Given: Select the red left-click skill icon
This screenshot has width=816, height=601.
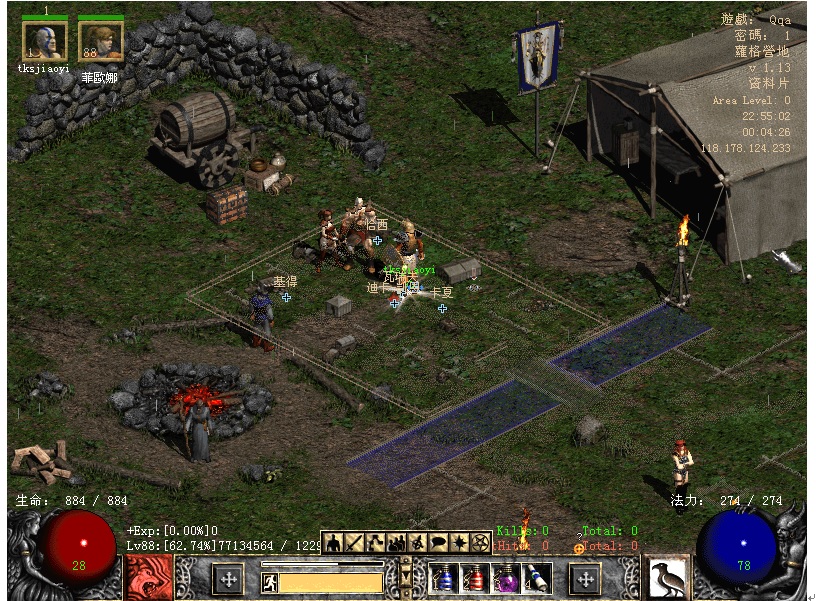Looking at the screenshot, I should (x=149, y=577).
